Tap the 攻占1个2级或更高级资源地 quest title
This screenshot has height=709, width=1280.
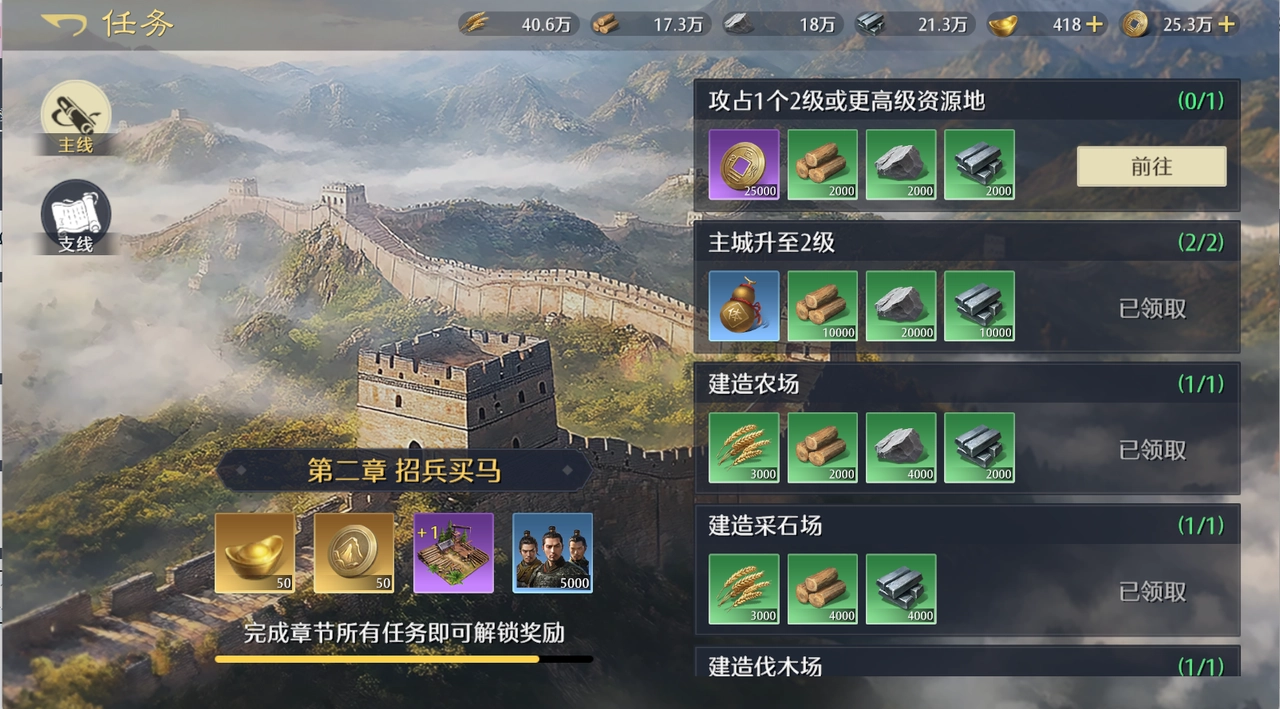tap(847, 101)
